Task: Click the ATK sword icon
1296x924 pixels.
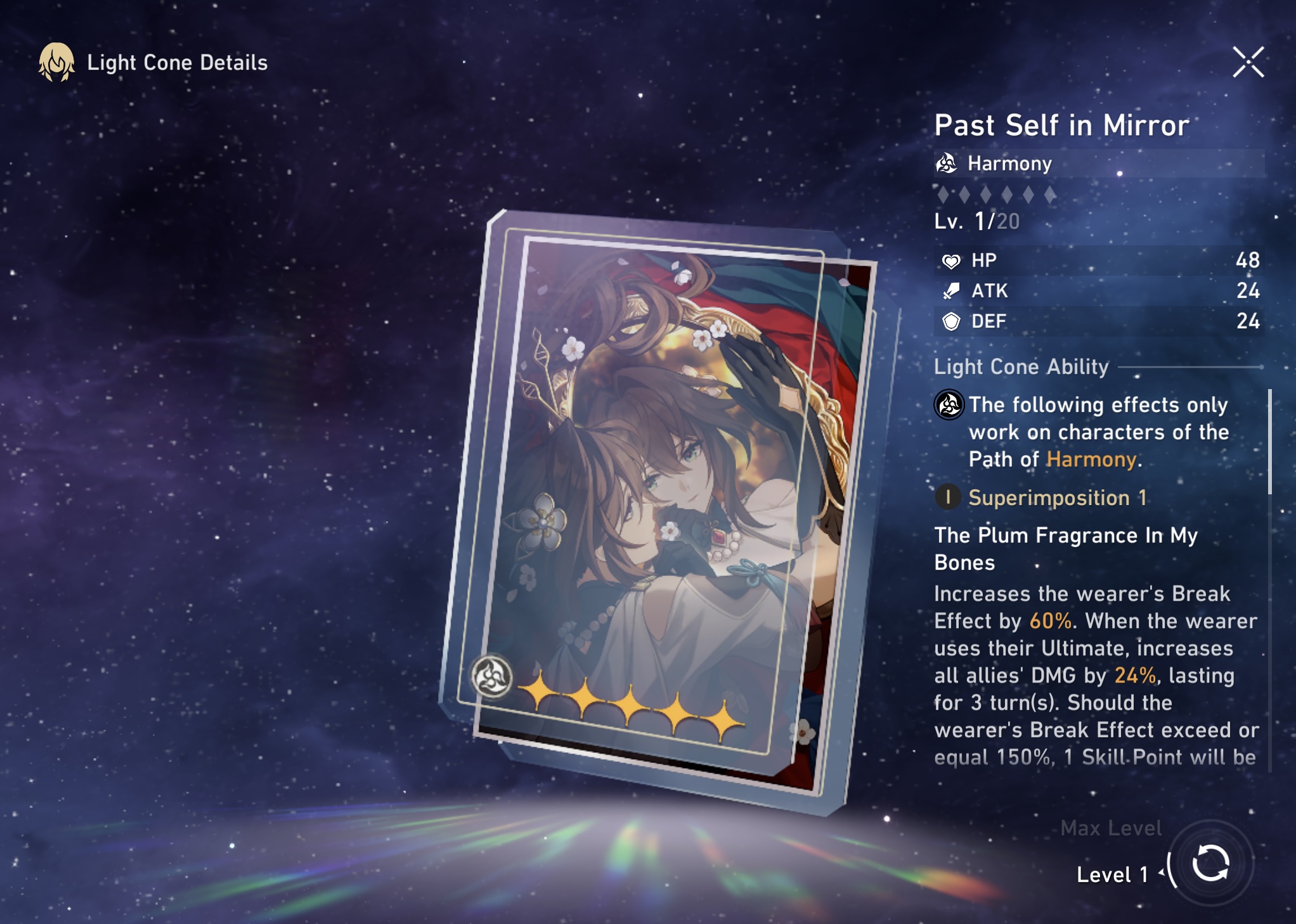Action: (x=950, y=291)
